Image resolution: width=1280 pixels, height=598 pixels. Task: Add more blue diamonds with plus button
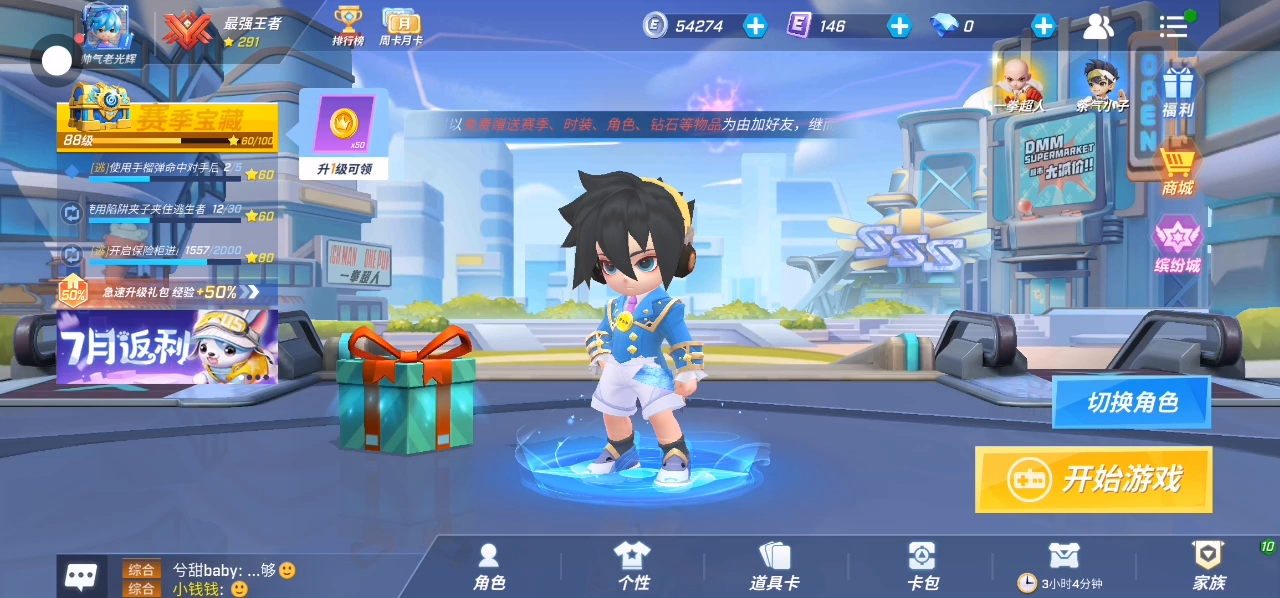pos(1043,26)
